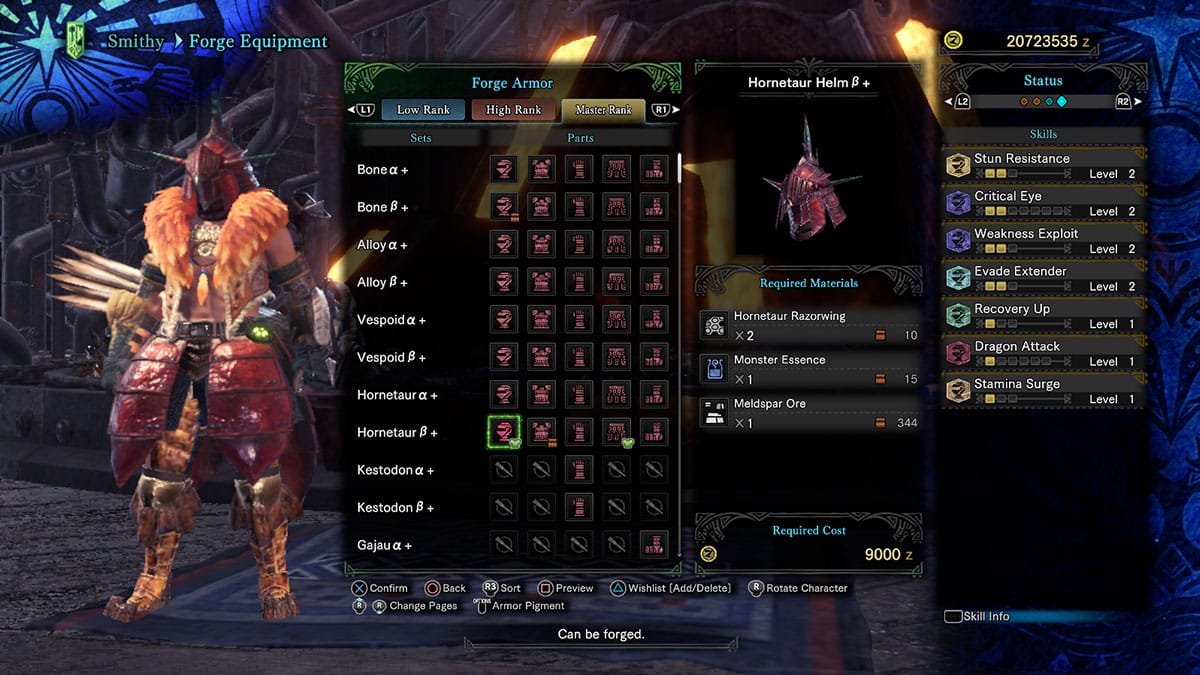1200x675 pixels.
Task: Switch to the High Rank tab
Action: coord(513,110)
